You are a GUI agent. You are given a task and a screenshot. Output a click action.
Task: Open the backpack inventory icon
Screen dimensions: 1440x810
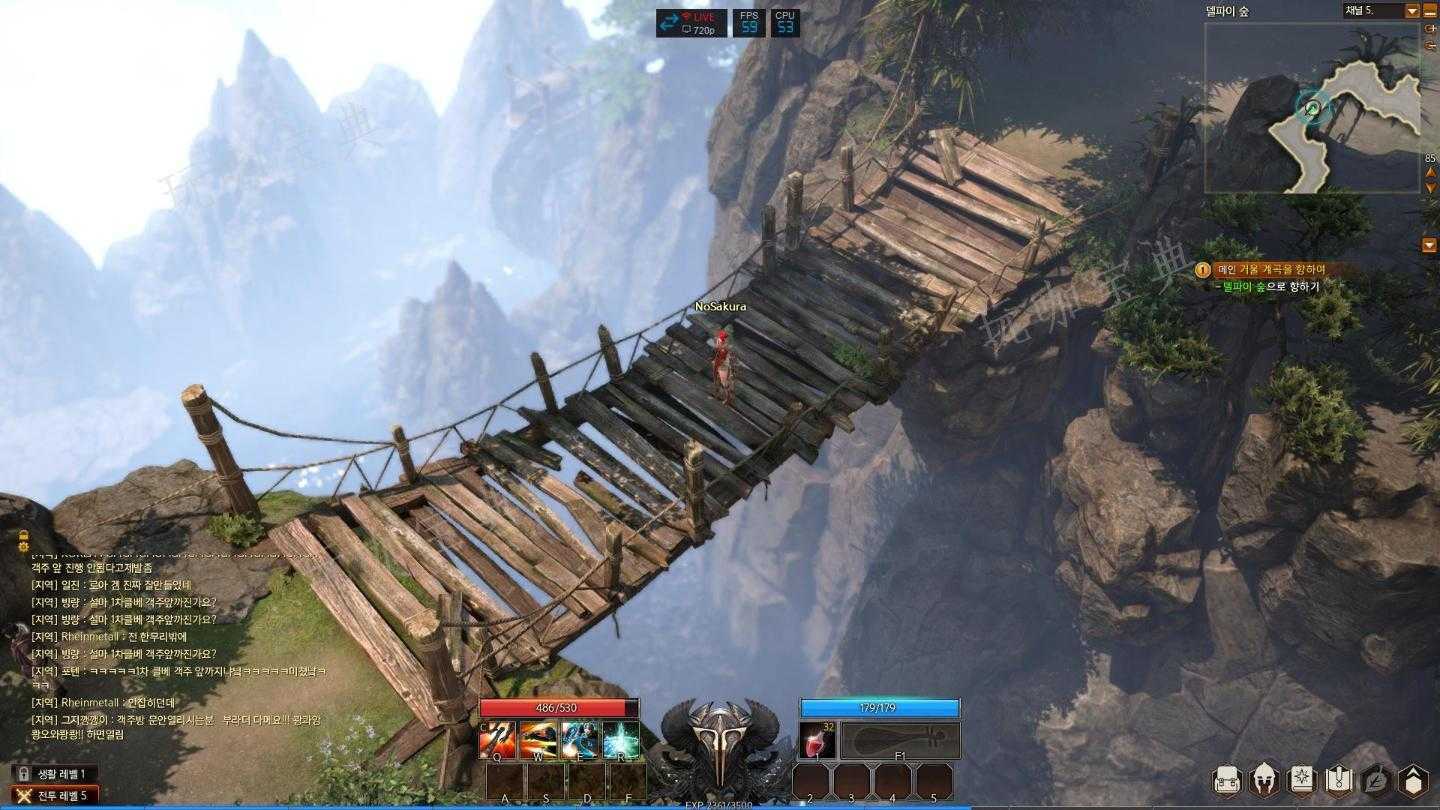[1227, 780]
